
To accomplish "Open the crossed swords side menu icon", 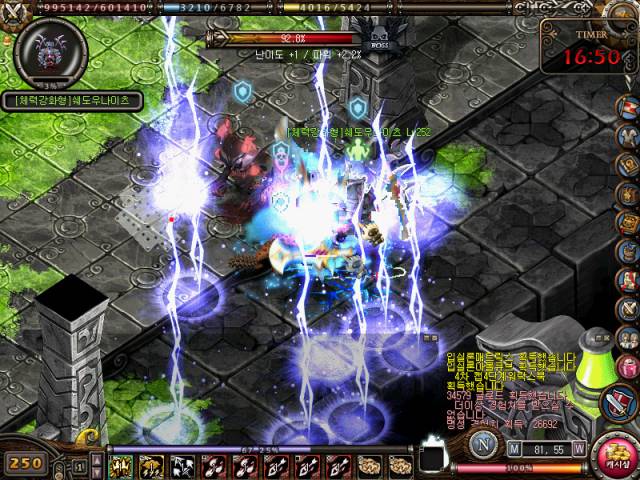I will [x=628, y=307].
